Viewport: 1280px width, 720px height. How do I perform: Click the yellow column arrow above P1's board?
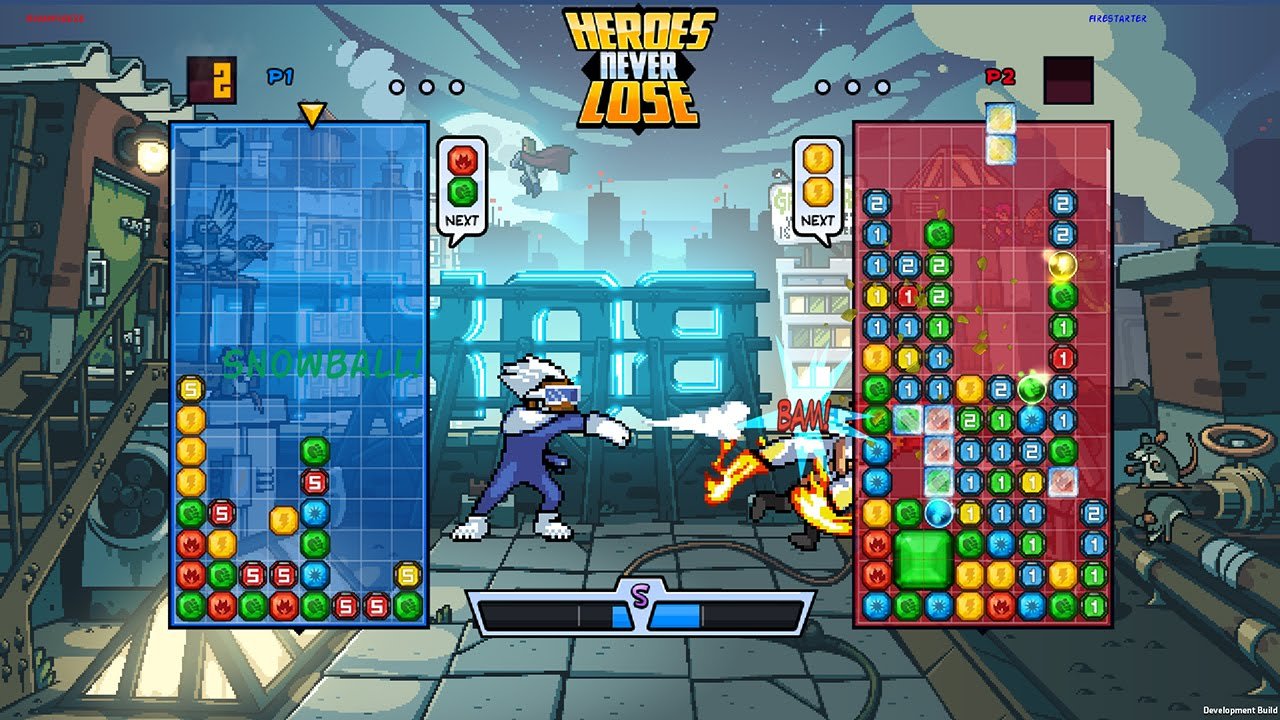[x=312, y=114]
